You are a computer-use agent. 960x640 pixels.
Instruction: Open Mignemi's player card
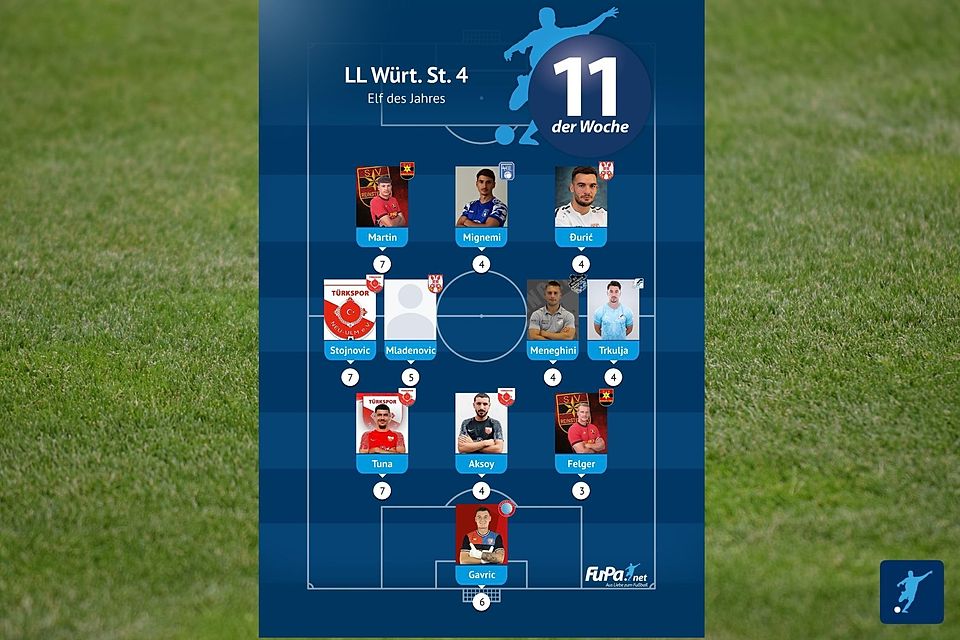click(x=481, y=205)
